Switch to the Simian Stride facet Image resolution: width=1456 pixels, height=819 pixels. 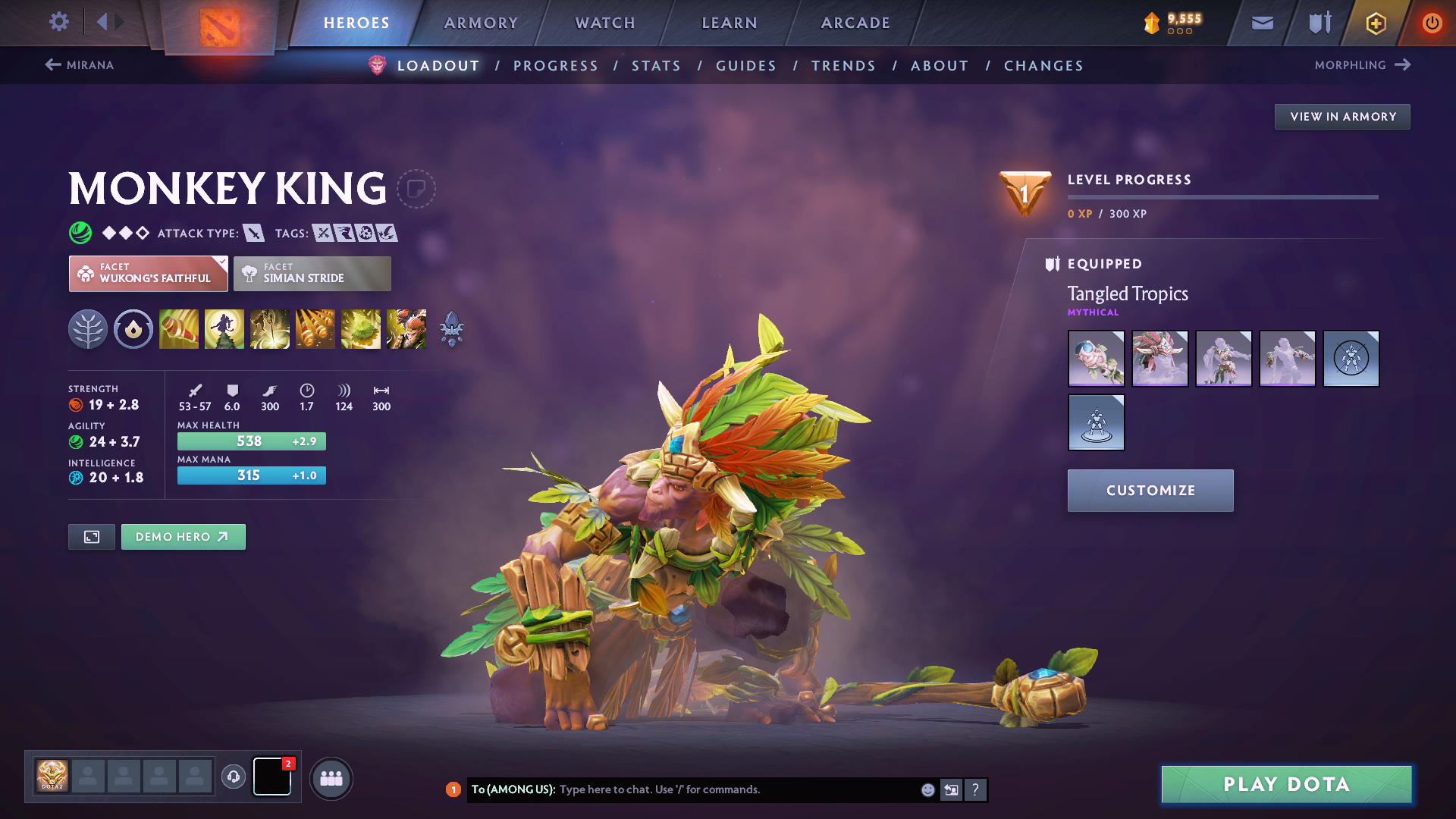[312, 273]
